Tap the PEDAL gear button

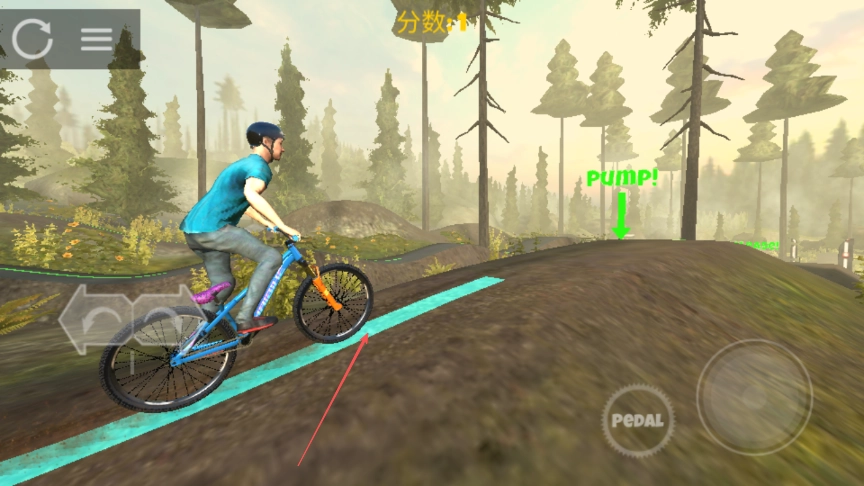click(x=638, y=420)
